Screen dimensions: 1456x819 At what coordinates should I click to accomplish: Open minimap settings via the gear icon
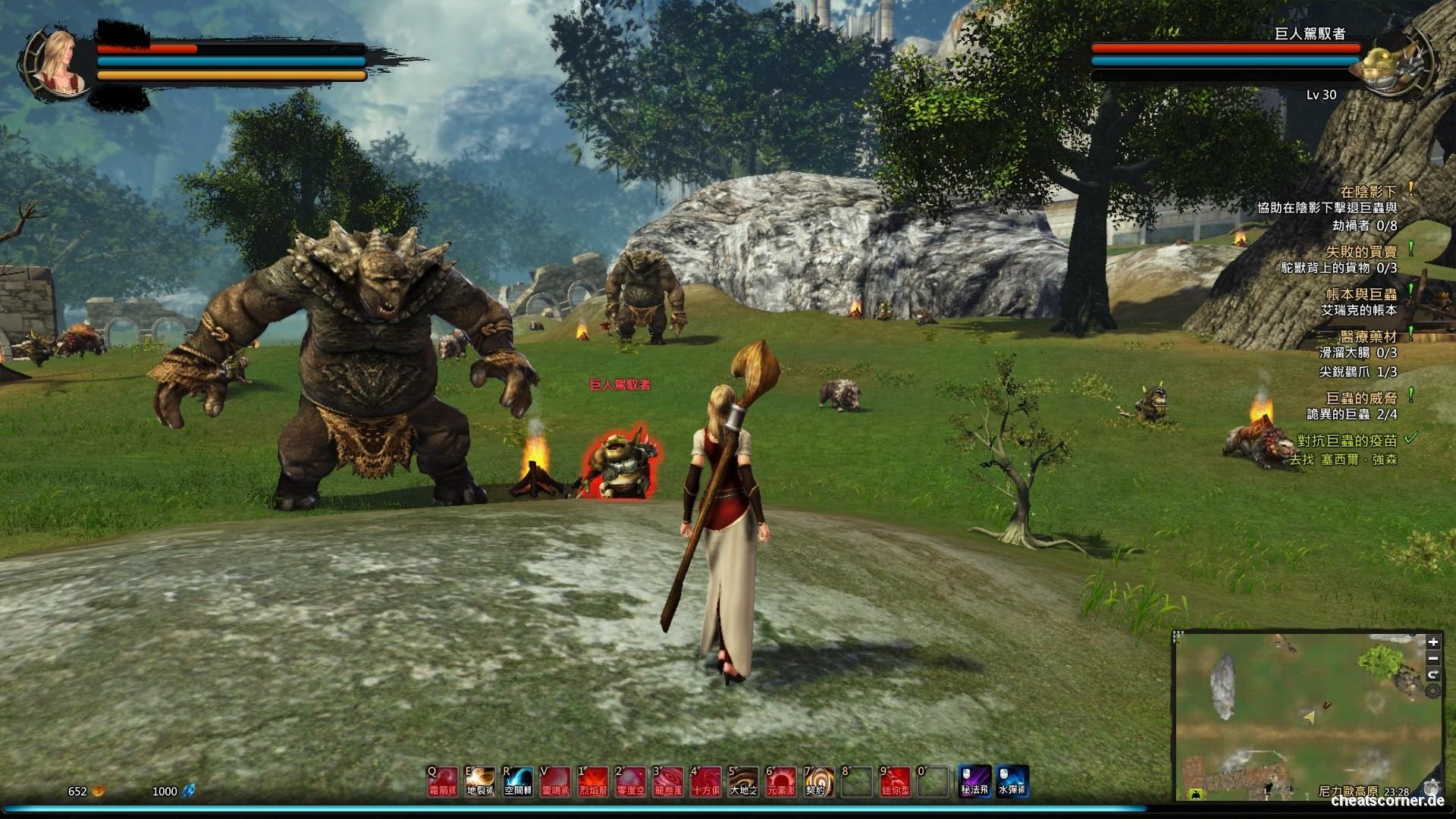1432,691
